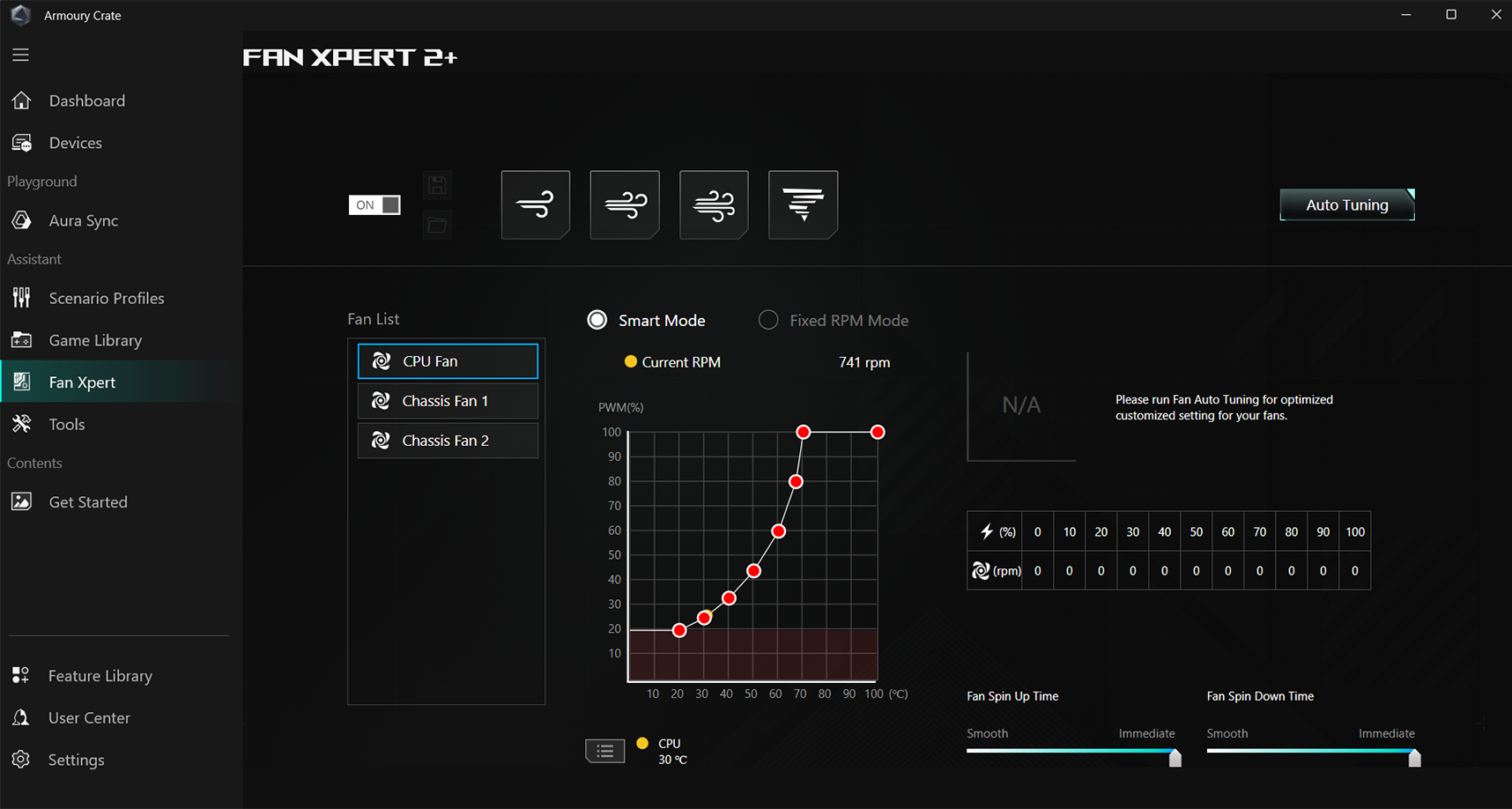Viewport: 1512px width, 809px height.
Task: Open the Feature Library
Action: (100, 676)
